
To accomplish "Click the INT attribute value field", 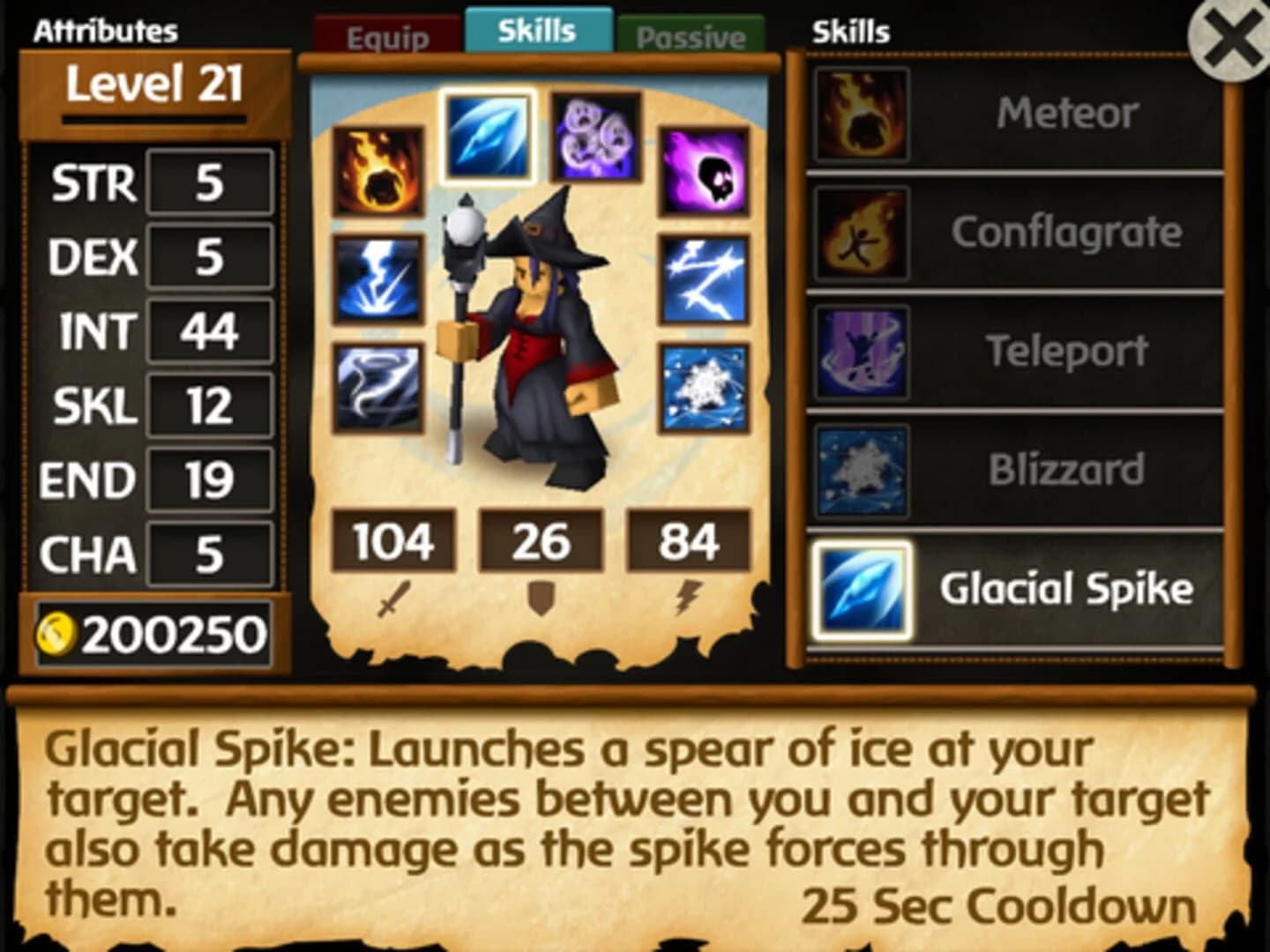I will click(x=209, y=331).
